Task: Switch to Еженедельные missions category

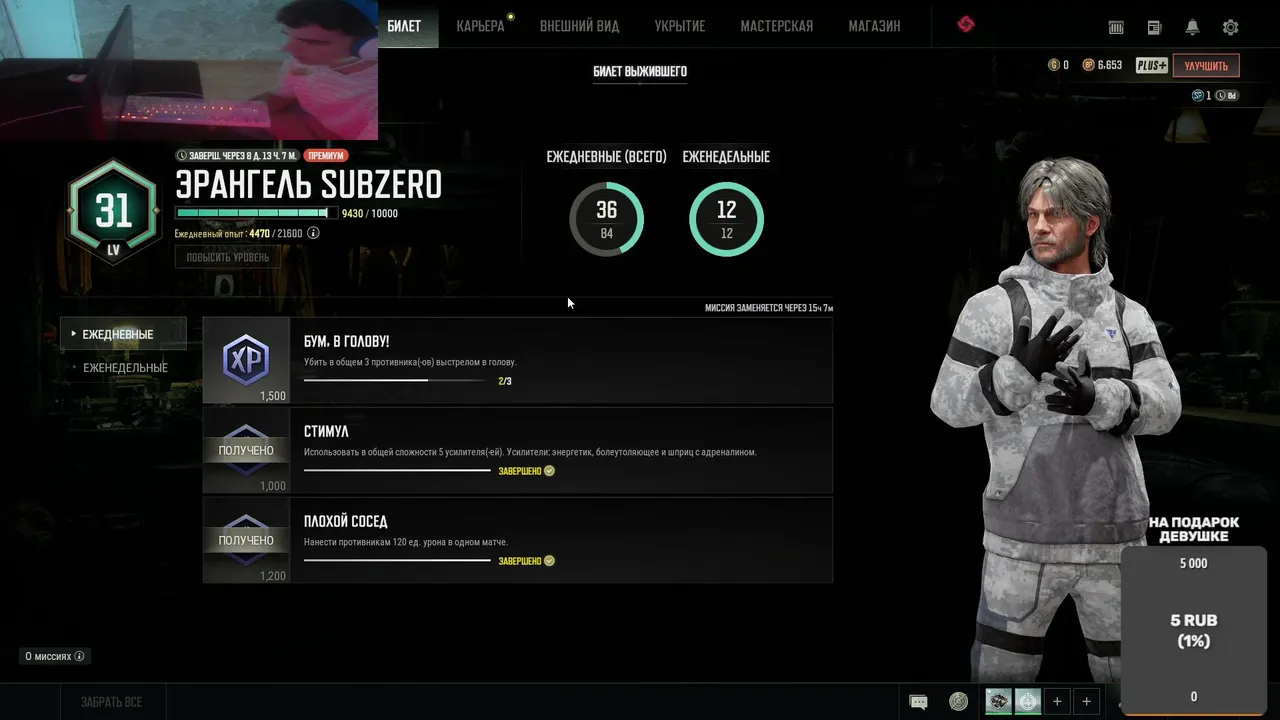Action: coord(125,368)
